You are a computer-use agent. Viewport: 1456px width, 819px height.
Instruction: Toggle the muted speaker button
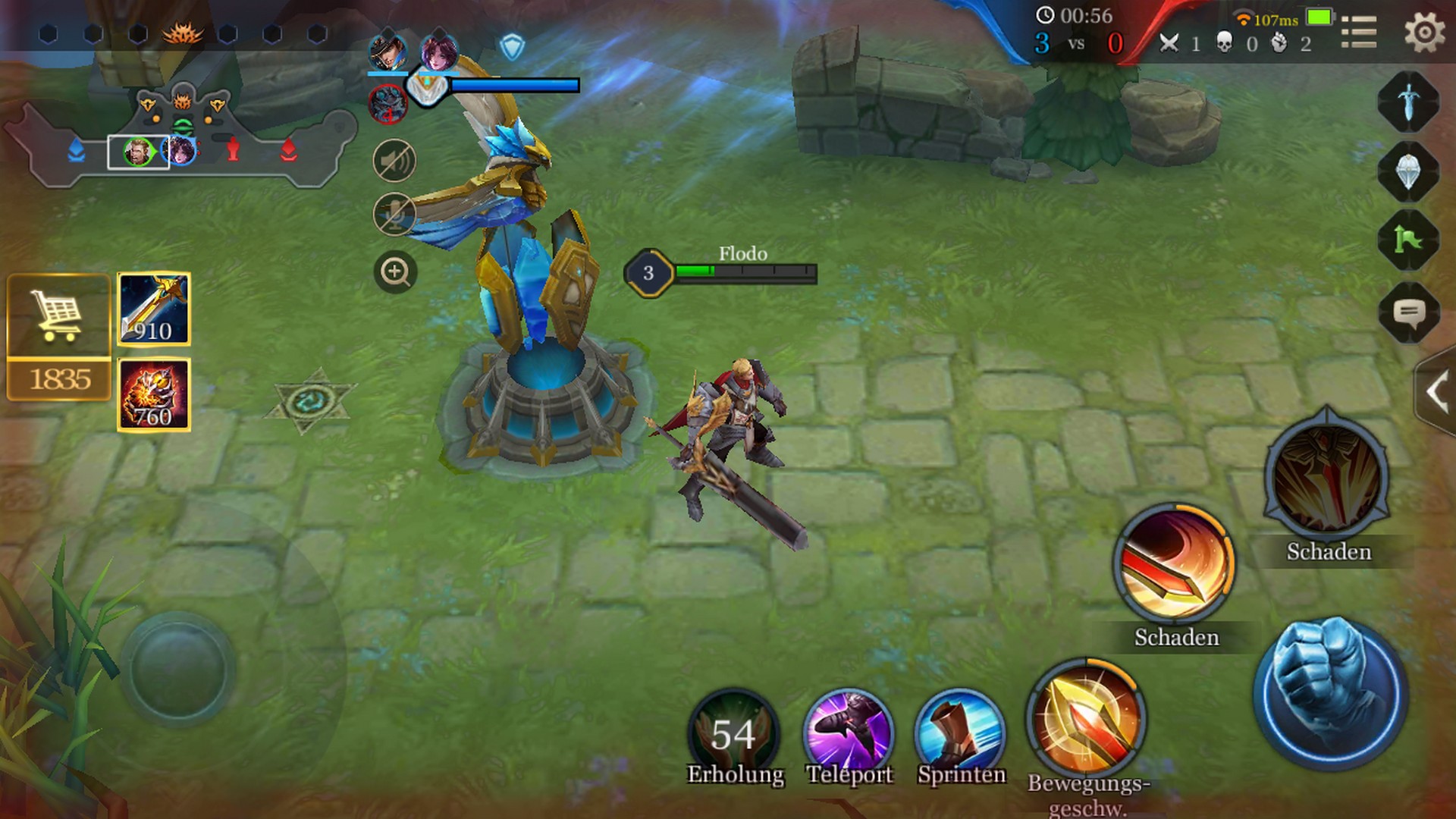(x=394, y=161)
